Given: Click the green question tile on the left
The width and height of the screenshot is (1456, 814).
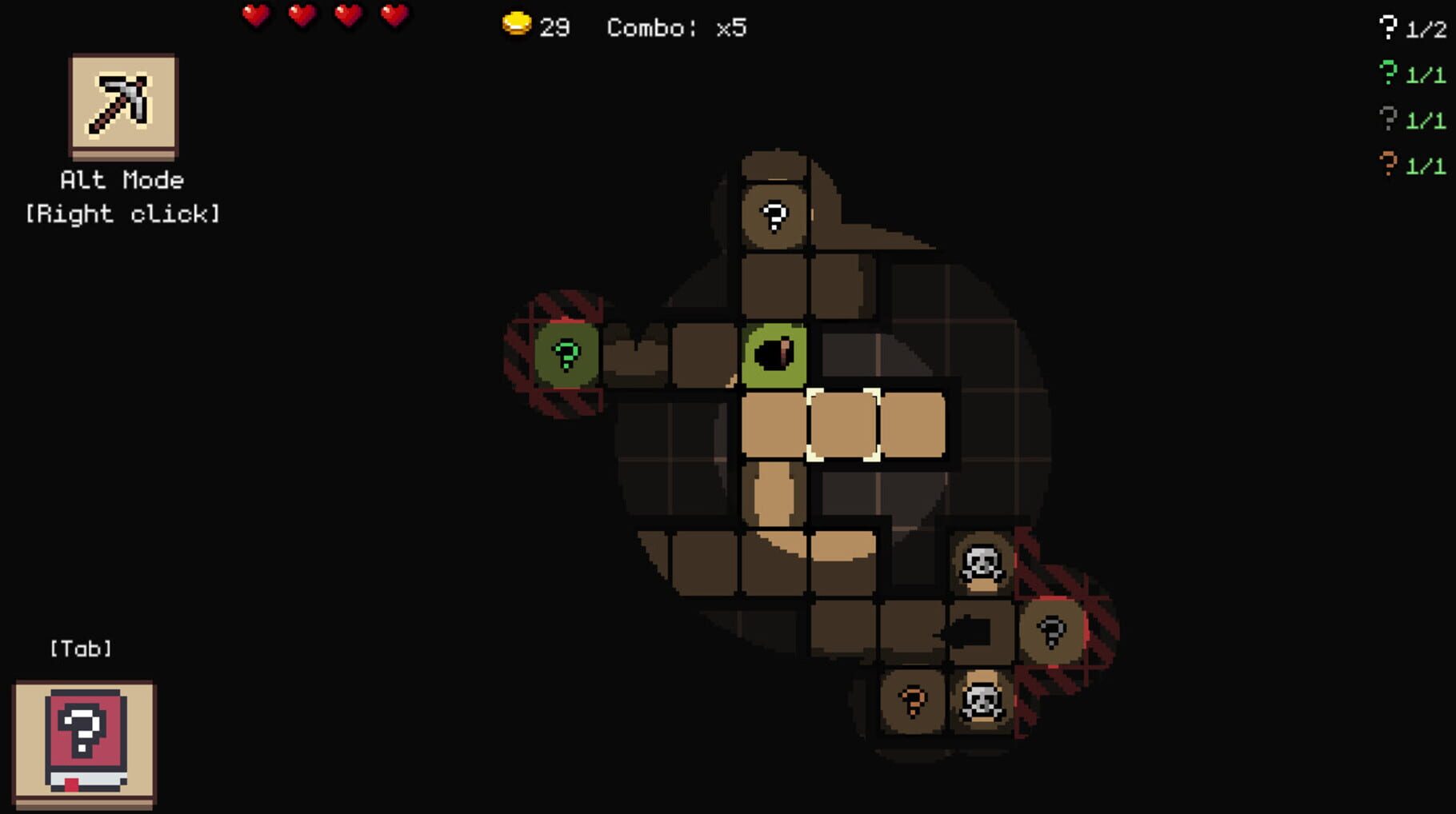Looking at the screenshot, I should [x=565, y=353].
